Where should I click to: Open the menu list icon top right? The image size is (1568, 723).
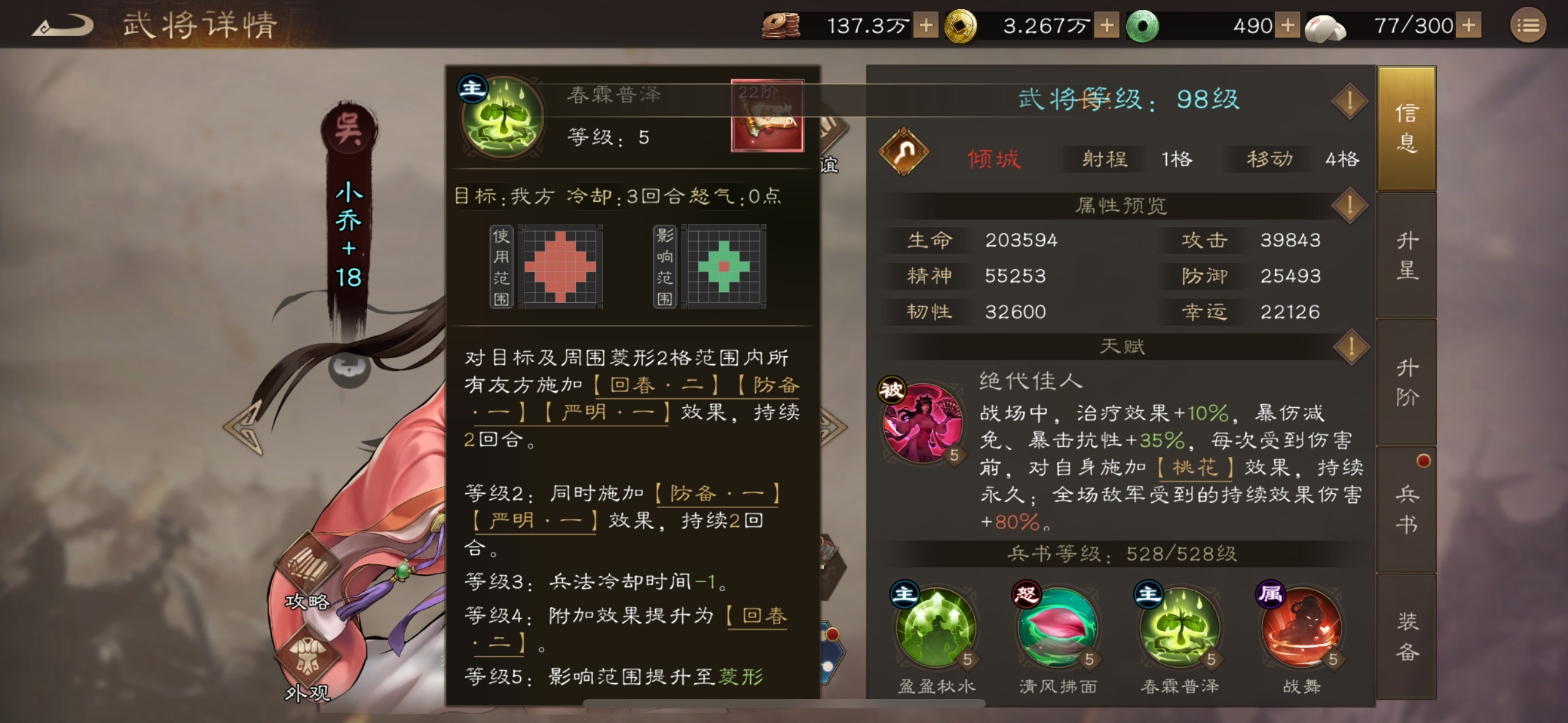tap(1528, 26)
